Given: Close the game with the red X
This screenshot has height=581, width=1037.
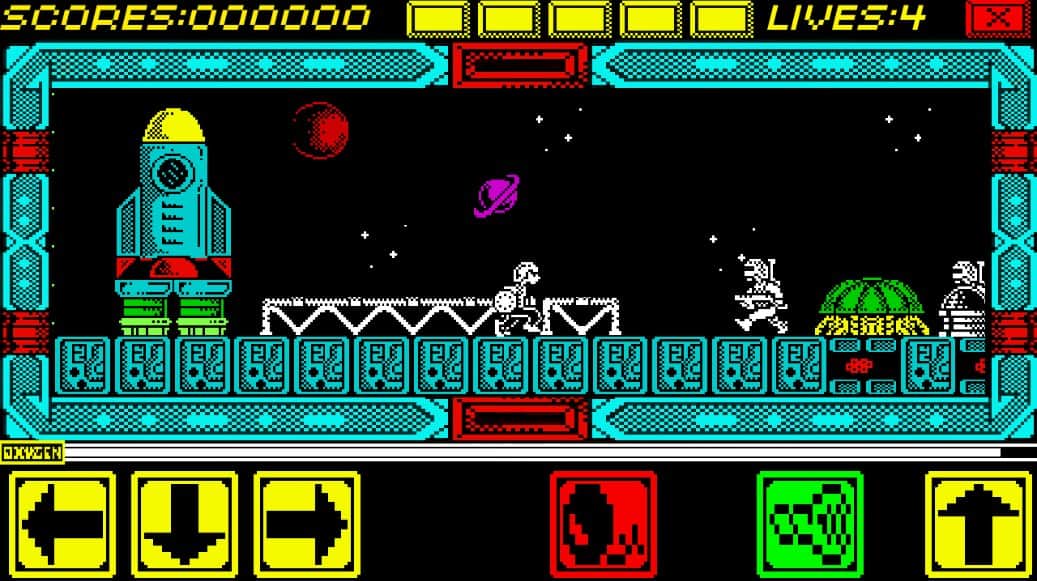Looking at the screenshot, I should (995, 18).
